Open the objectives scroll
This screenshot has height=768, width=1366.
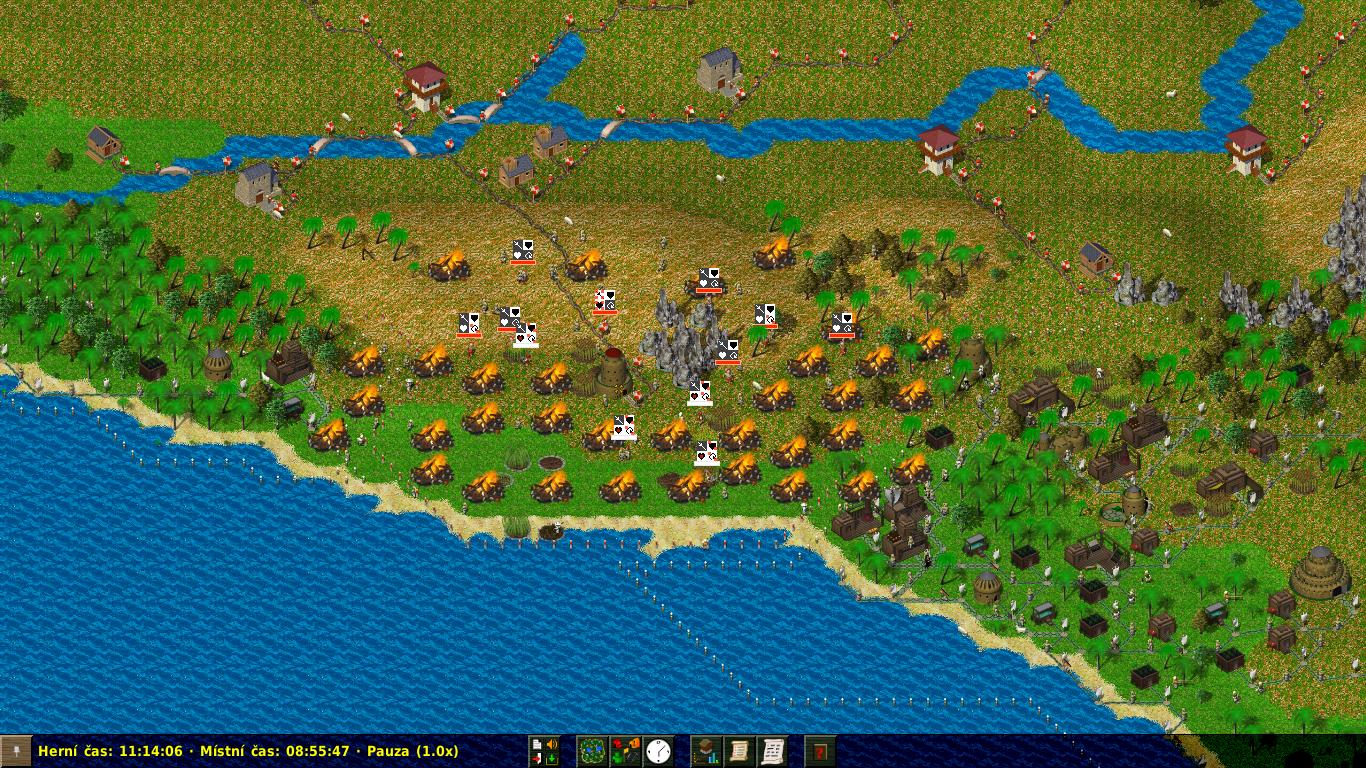(739, 751)
